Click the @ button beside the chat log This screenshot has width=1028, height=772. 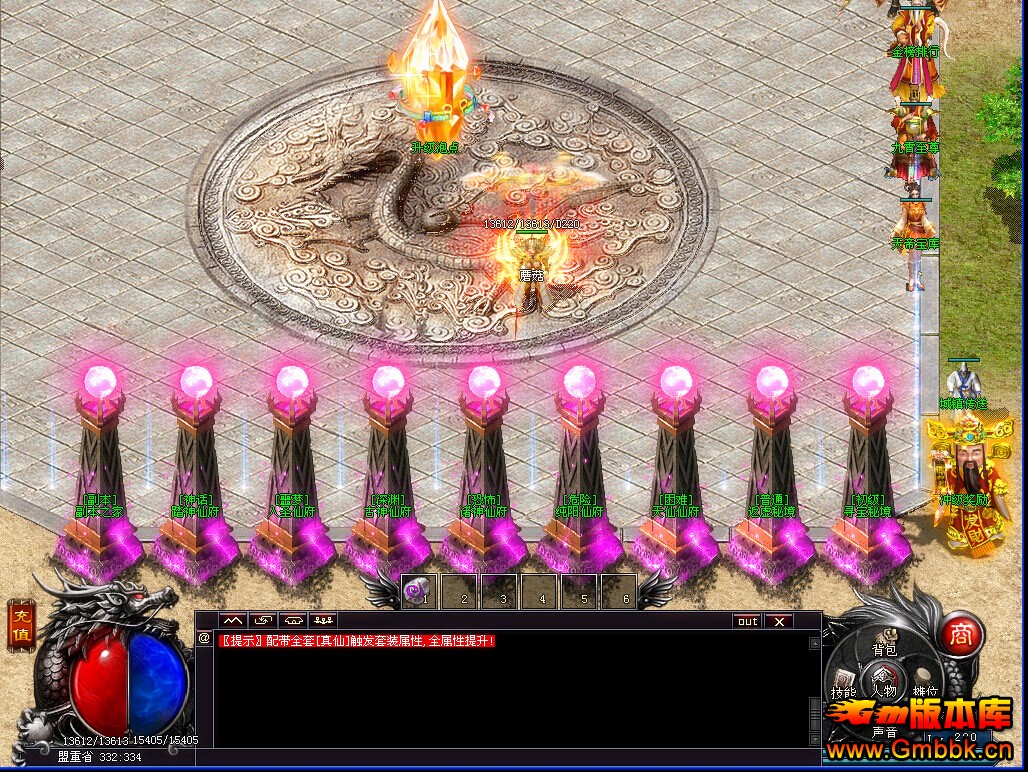pos(204,637)
